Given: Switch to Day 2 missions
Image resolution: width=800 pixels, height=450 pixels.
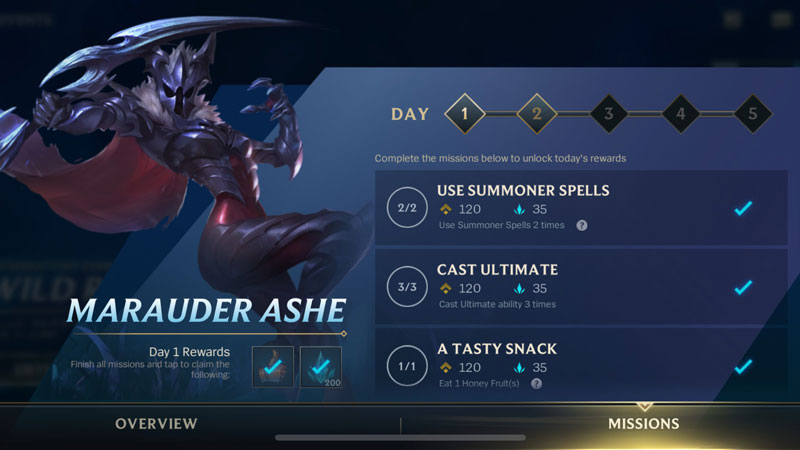Looking at the screenshot, I should click(536, 113).
